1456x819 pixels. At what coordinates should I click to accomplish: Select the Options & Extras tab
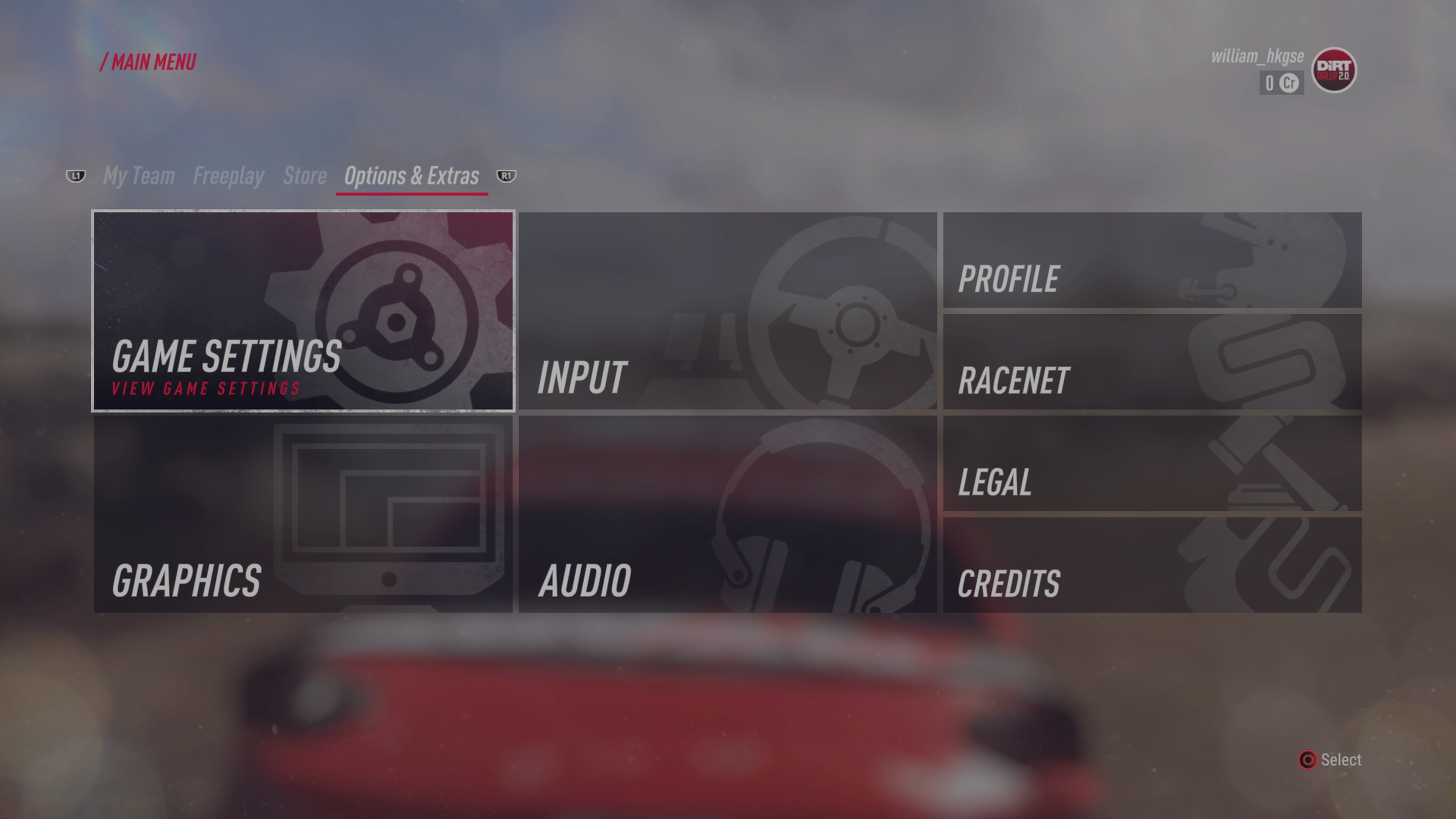411,176
